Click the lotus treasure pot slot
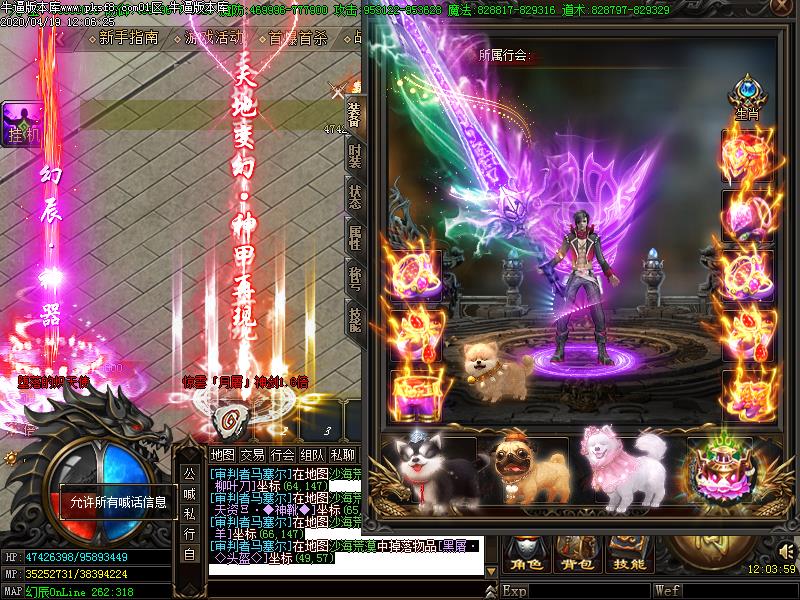800x600 pixels. point(718,470)
